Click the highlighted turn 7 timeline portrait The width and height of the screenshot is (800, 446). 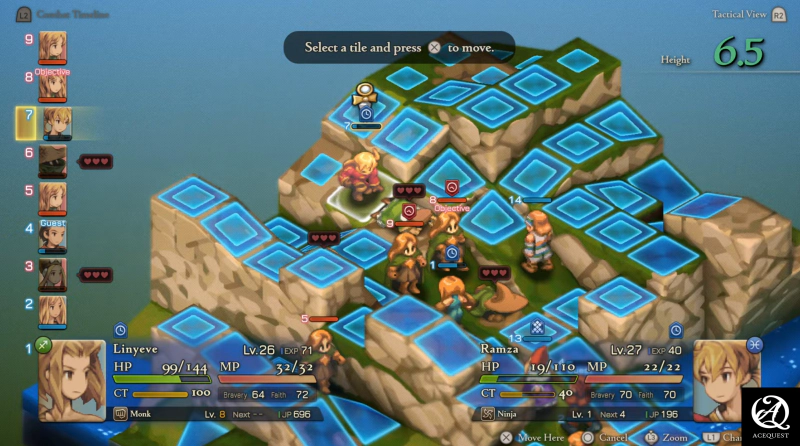pyautogui.click(x=55, y=124)
